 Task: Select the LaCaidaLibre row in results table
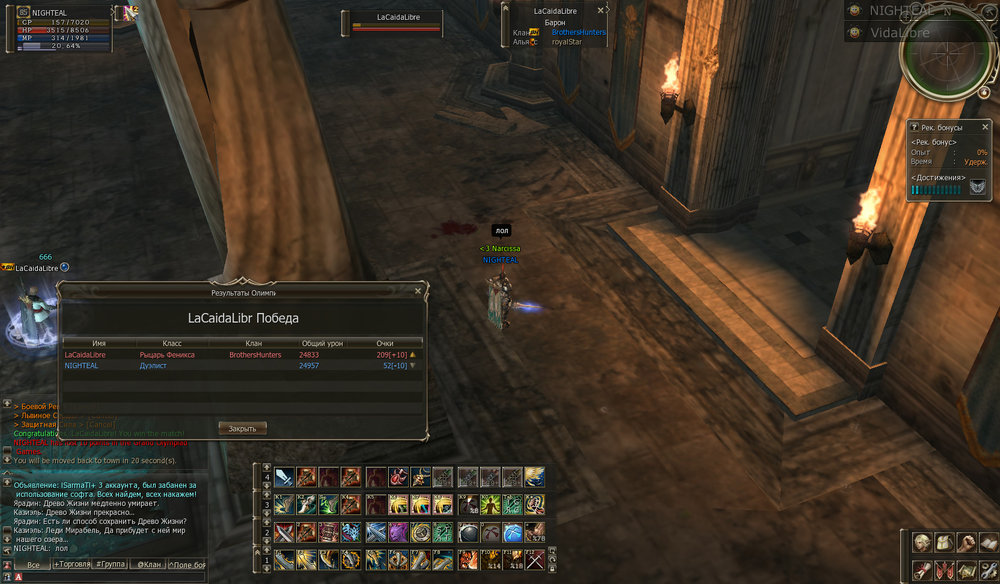tap(240, 354)
